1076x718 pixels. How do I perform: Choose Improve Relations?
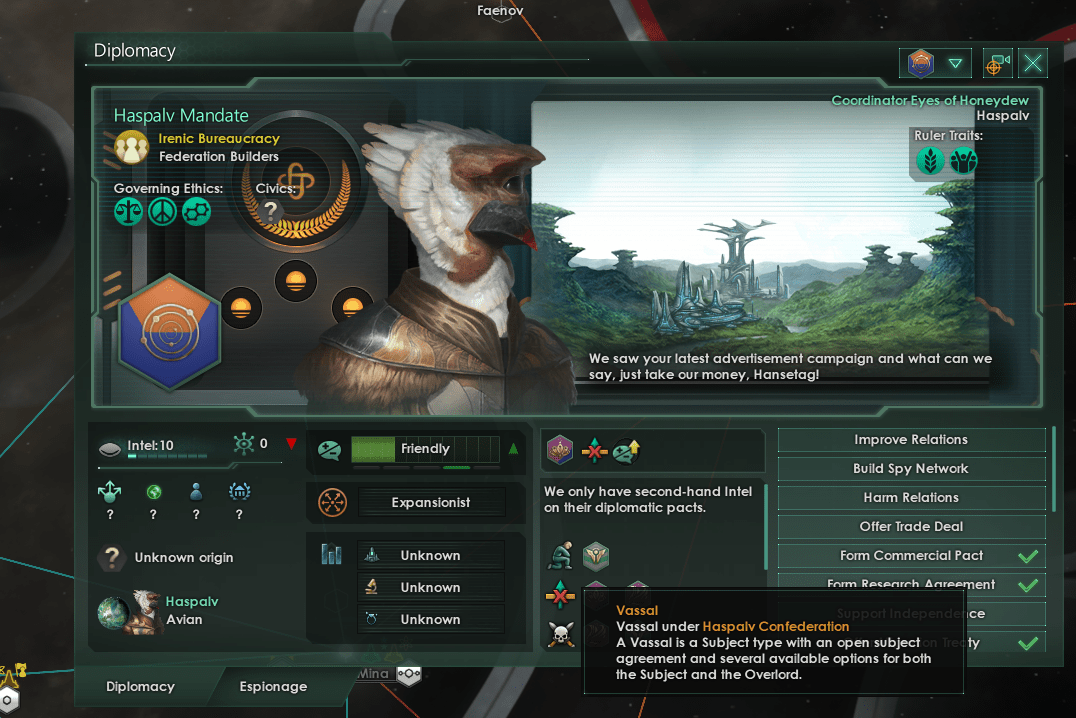click(911, 440)
